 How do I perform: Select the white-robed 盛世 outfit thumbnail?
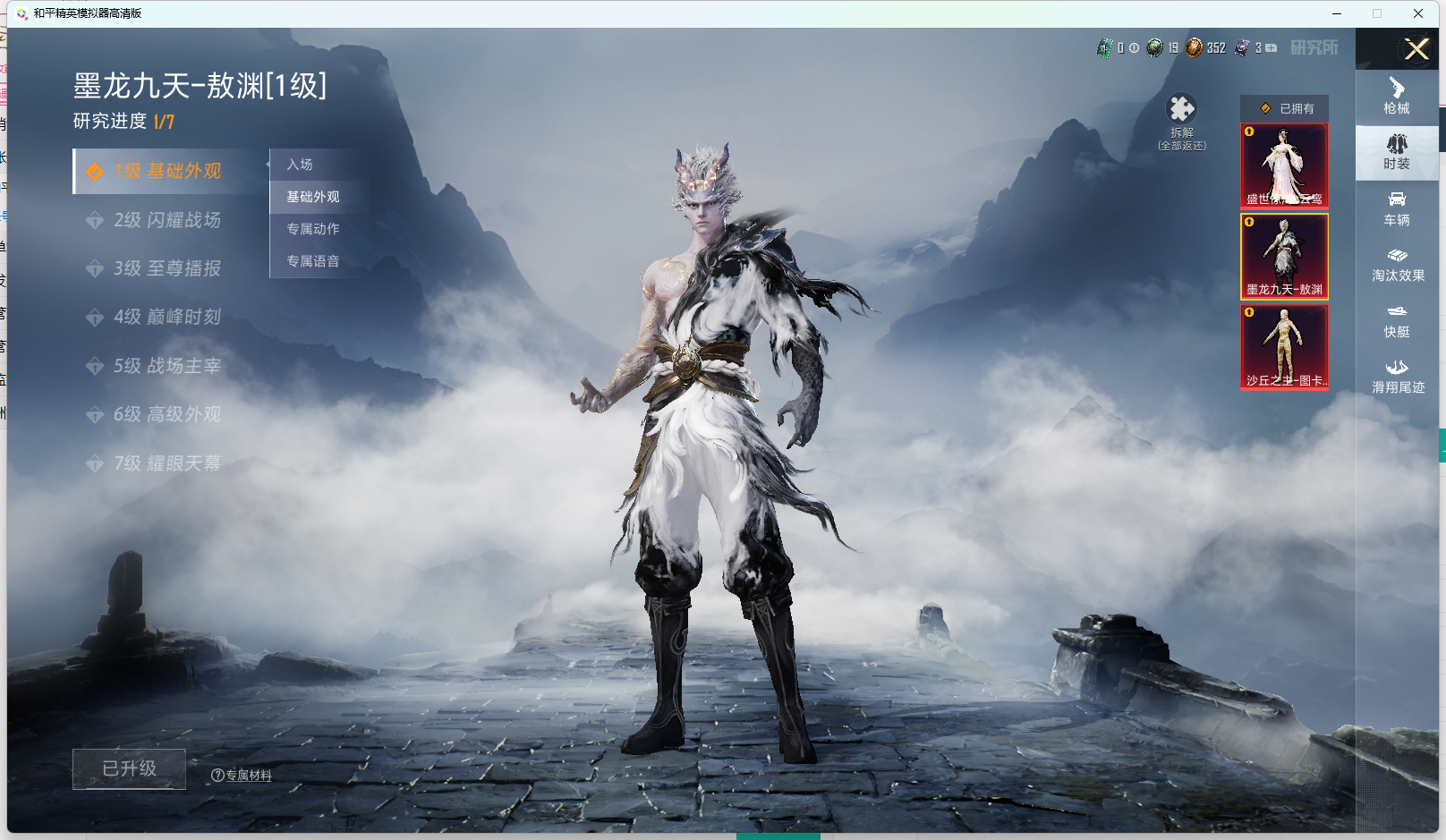[1284, 166]
